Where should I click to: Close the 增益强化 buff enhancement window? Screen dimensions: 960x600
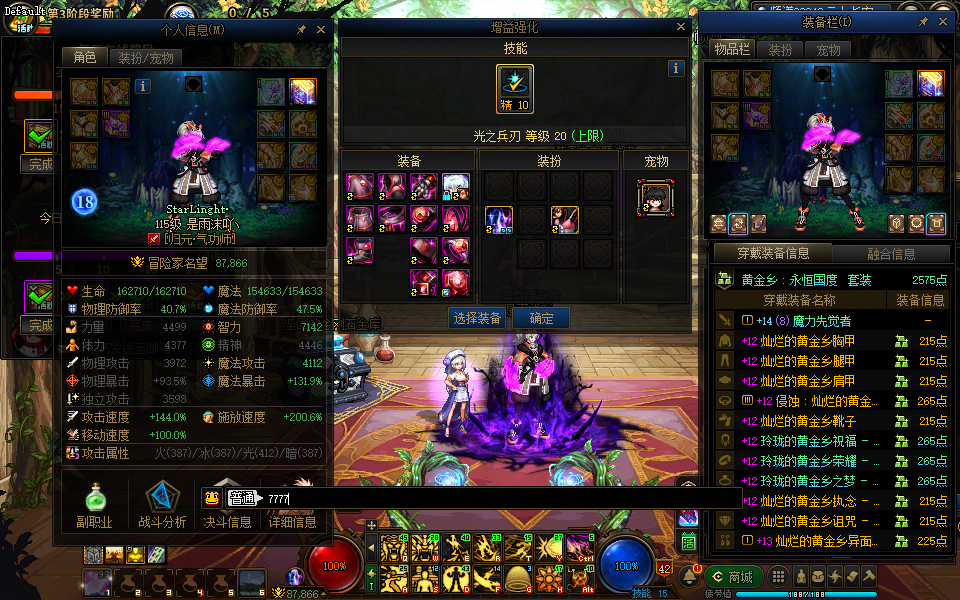pos(681,28)
